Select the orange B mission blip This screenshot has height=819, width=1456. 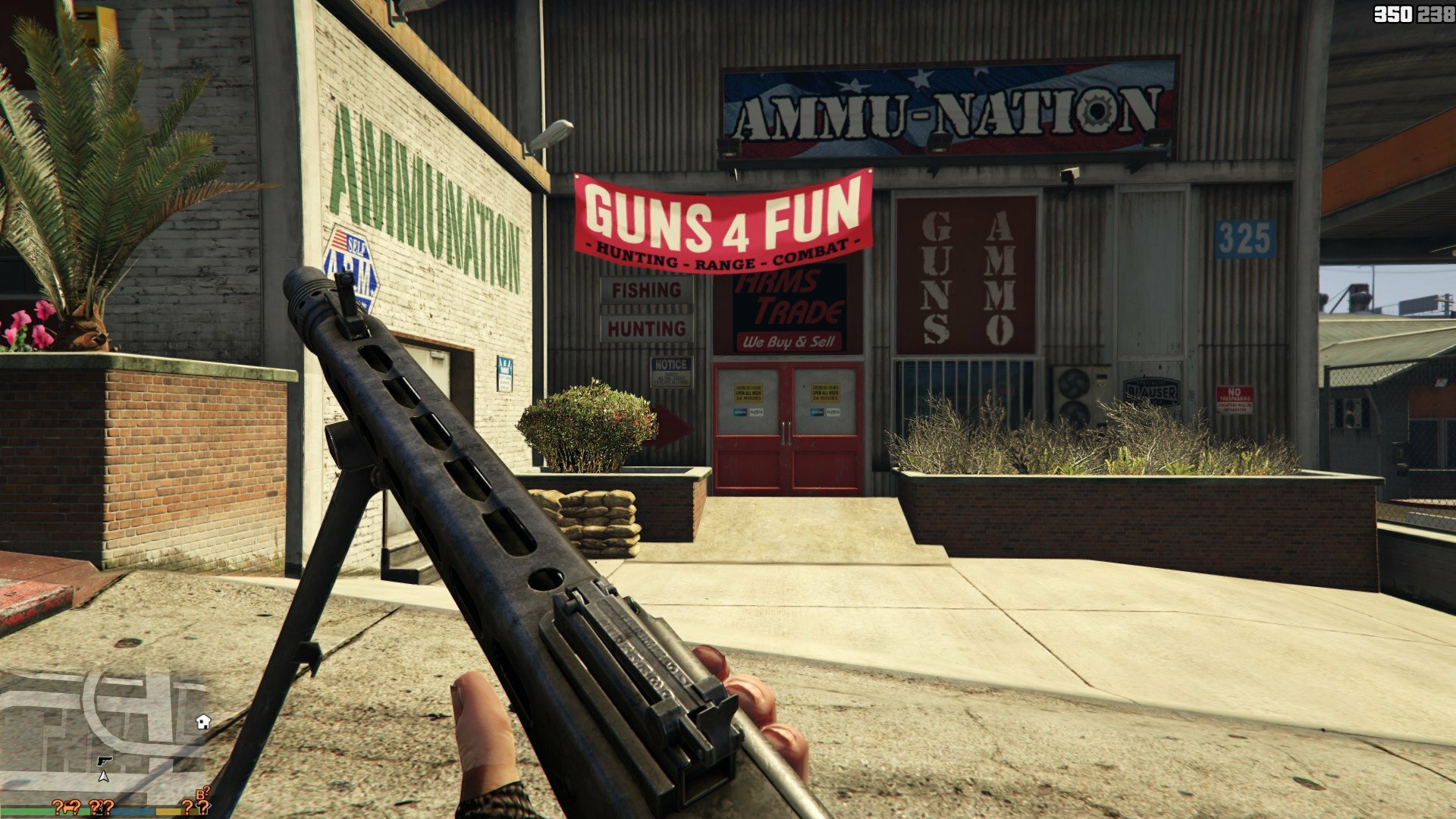tap(202, 794)
